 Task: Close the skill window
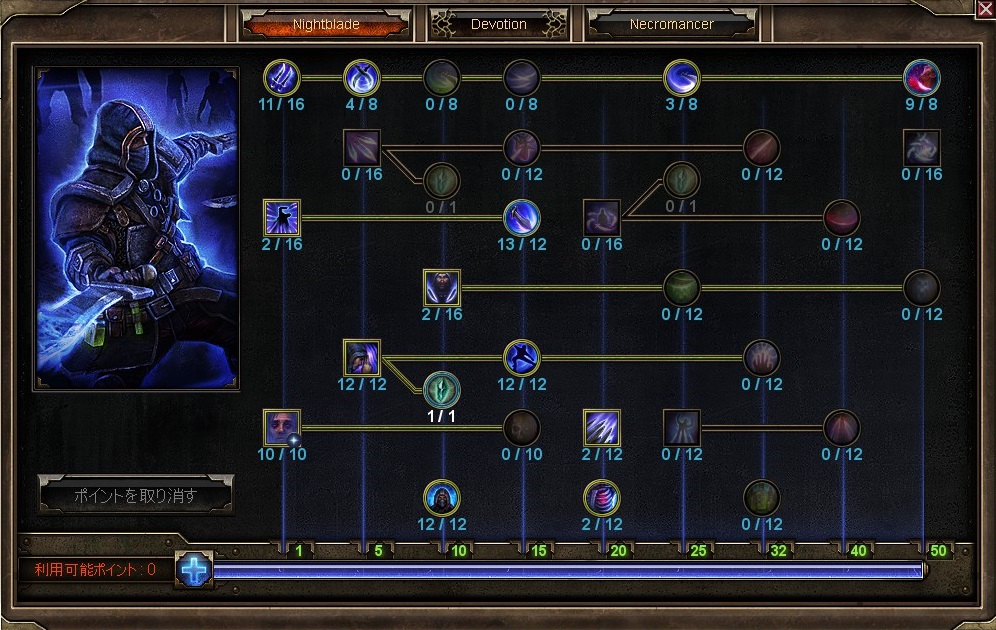(985, 9)
